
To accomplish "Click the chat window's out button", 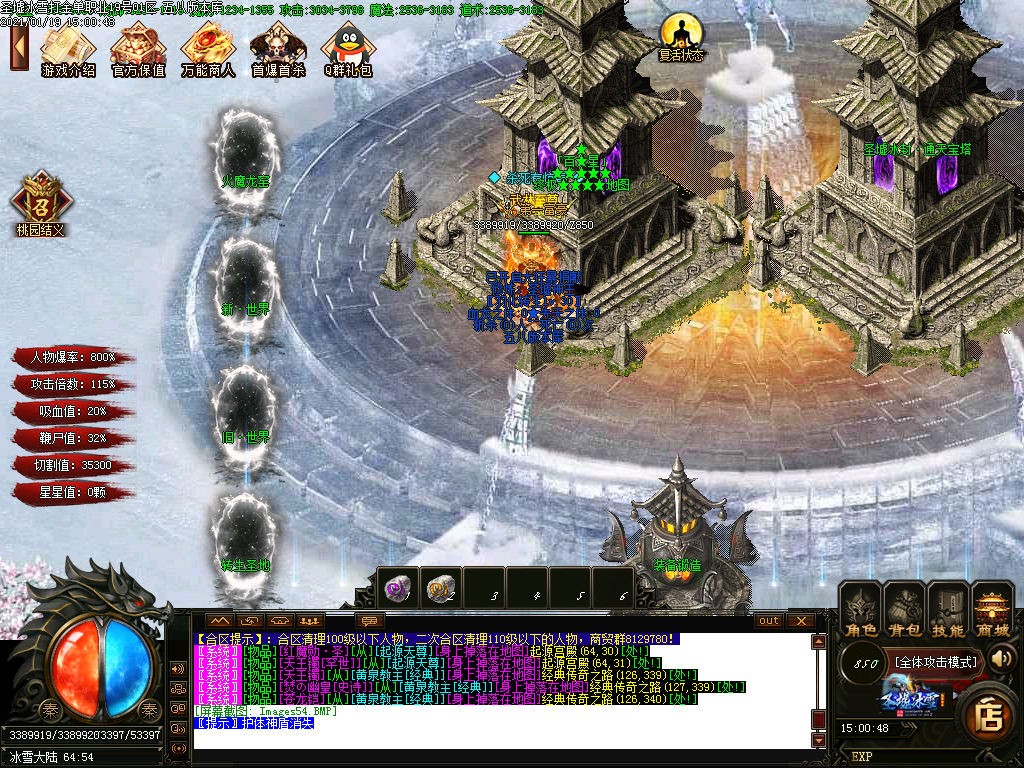I will click(x=768, y=621).
